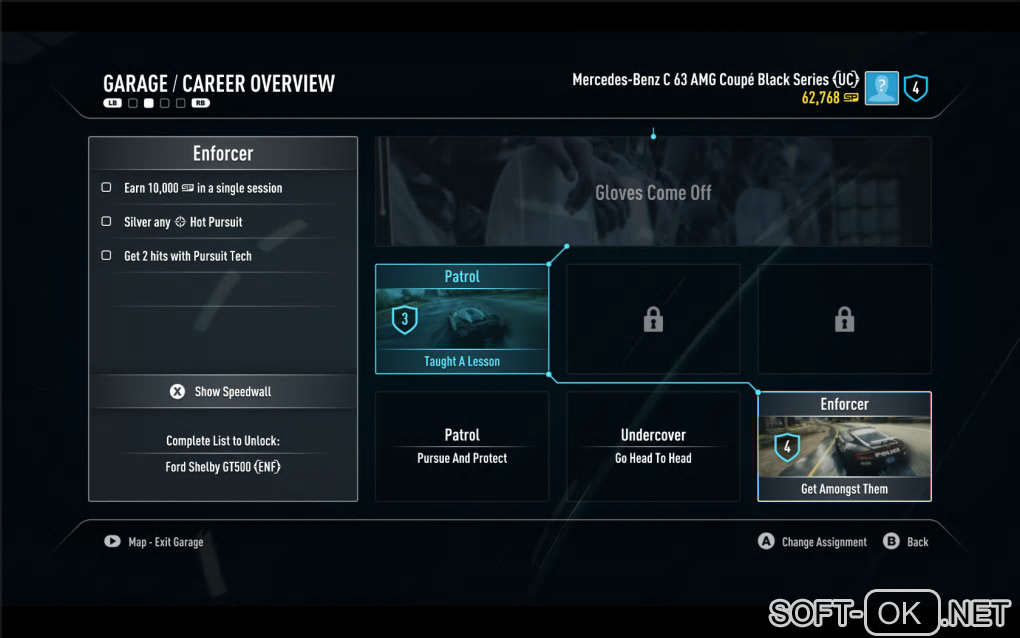The height and width of the screenshot is (638, 1020).
Task: Choose the Enforcer Get Amongst Them assignment
Action: pos(844,446)
